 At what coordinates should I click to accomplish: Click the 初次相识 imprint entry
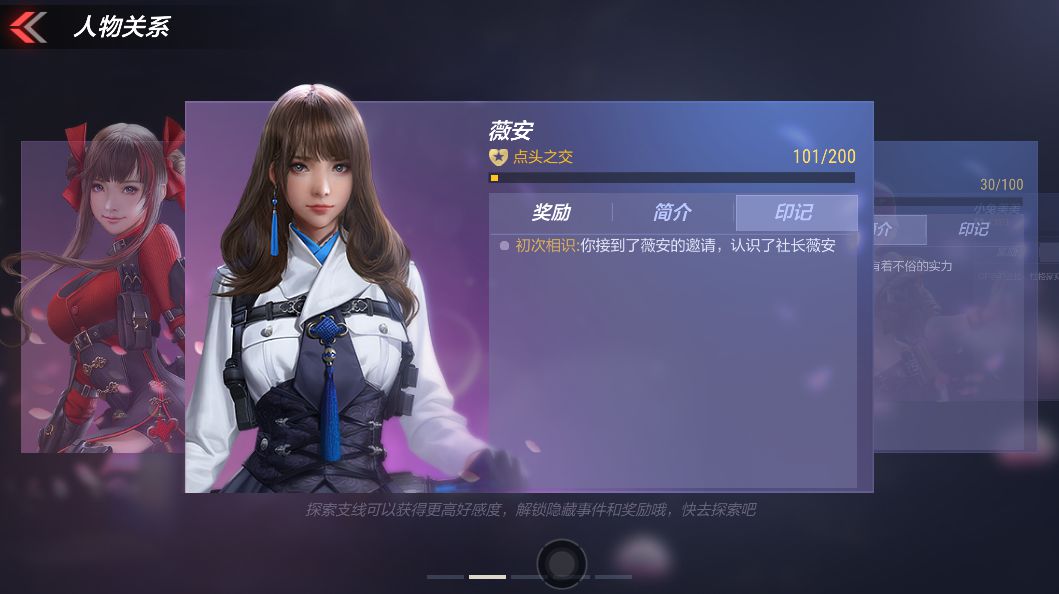pos(674,245)
